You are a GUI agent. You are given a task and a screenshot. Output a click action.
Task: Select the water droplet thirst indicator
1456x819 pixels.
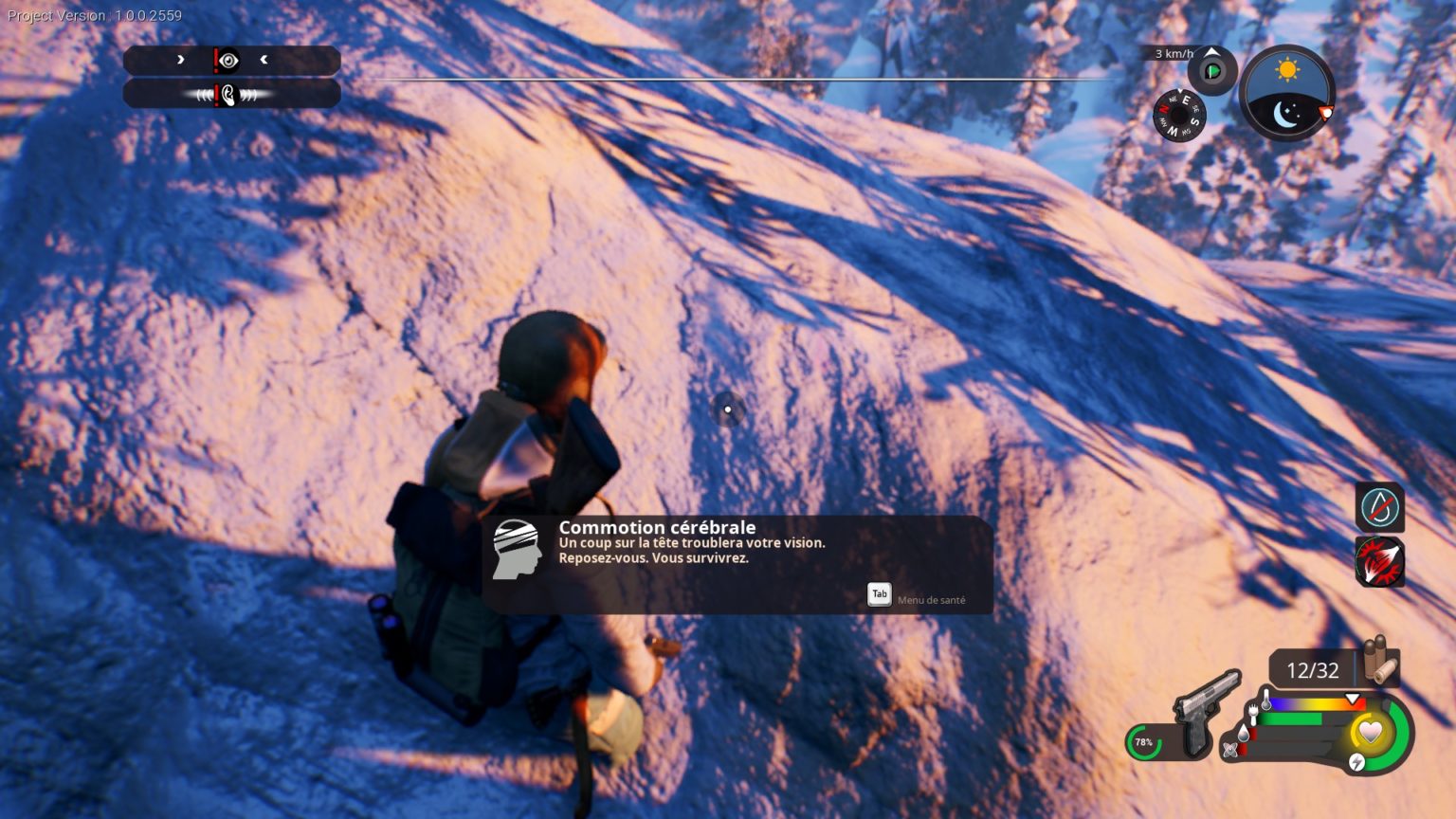[1245, 733]
